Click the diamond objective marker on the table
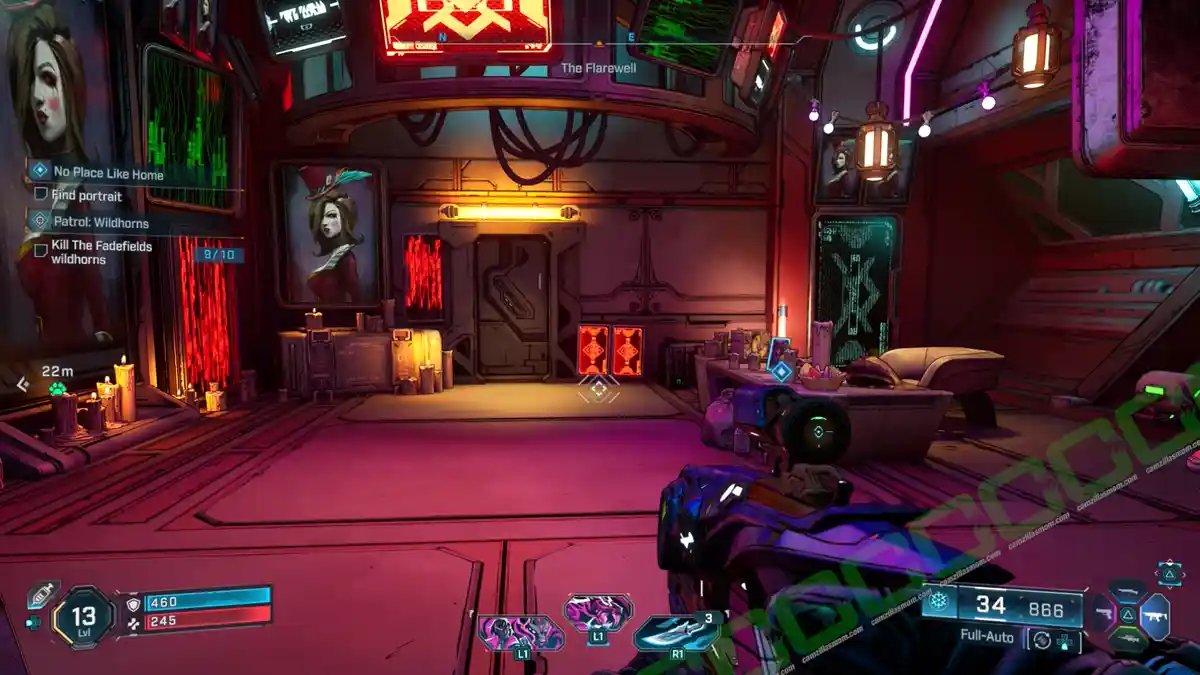 (x=781, y=372)
